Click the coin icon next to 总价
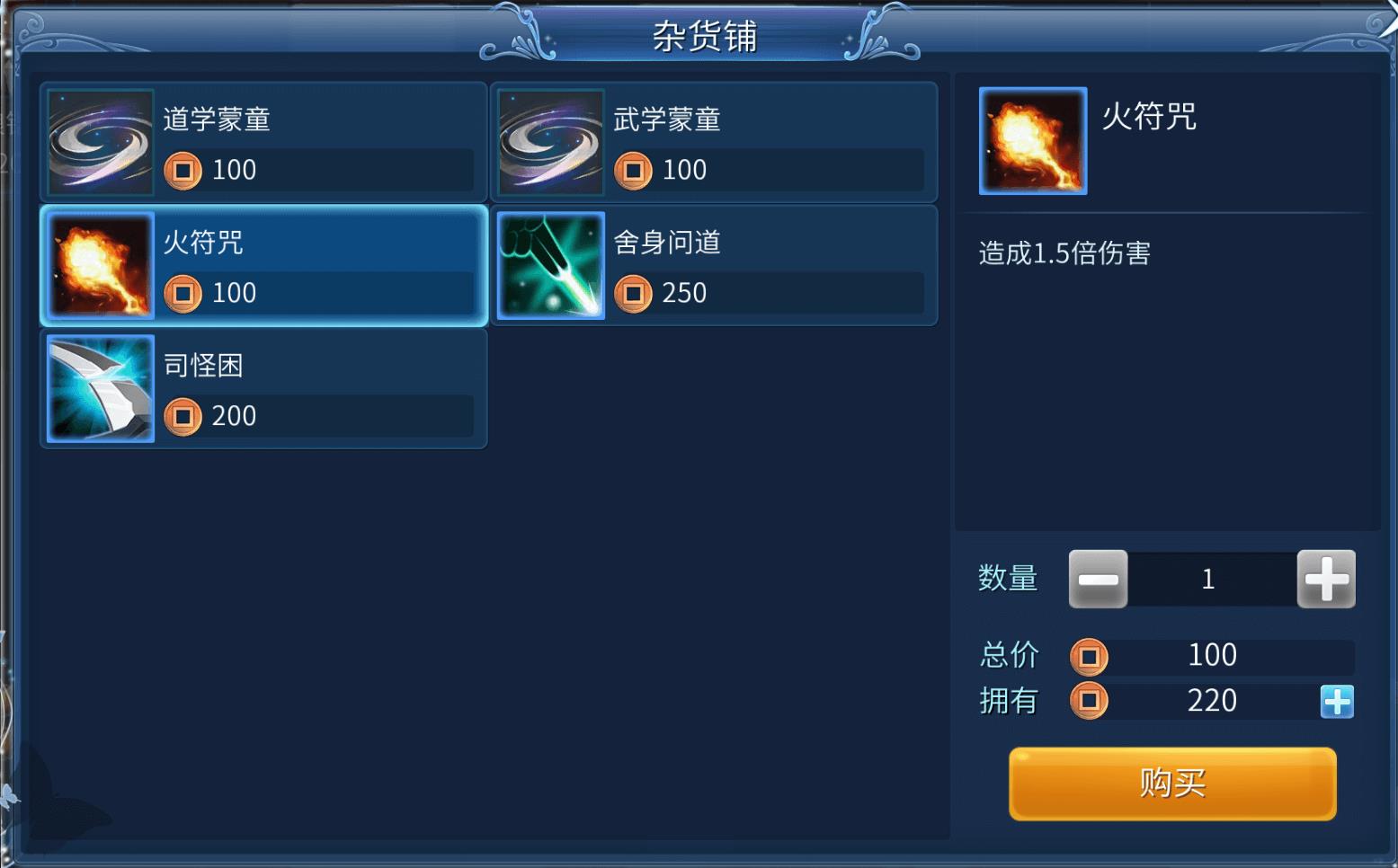Screen dimensions: 1398x868 [x=1091, y=656]
